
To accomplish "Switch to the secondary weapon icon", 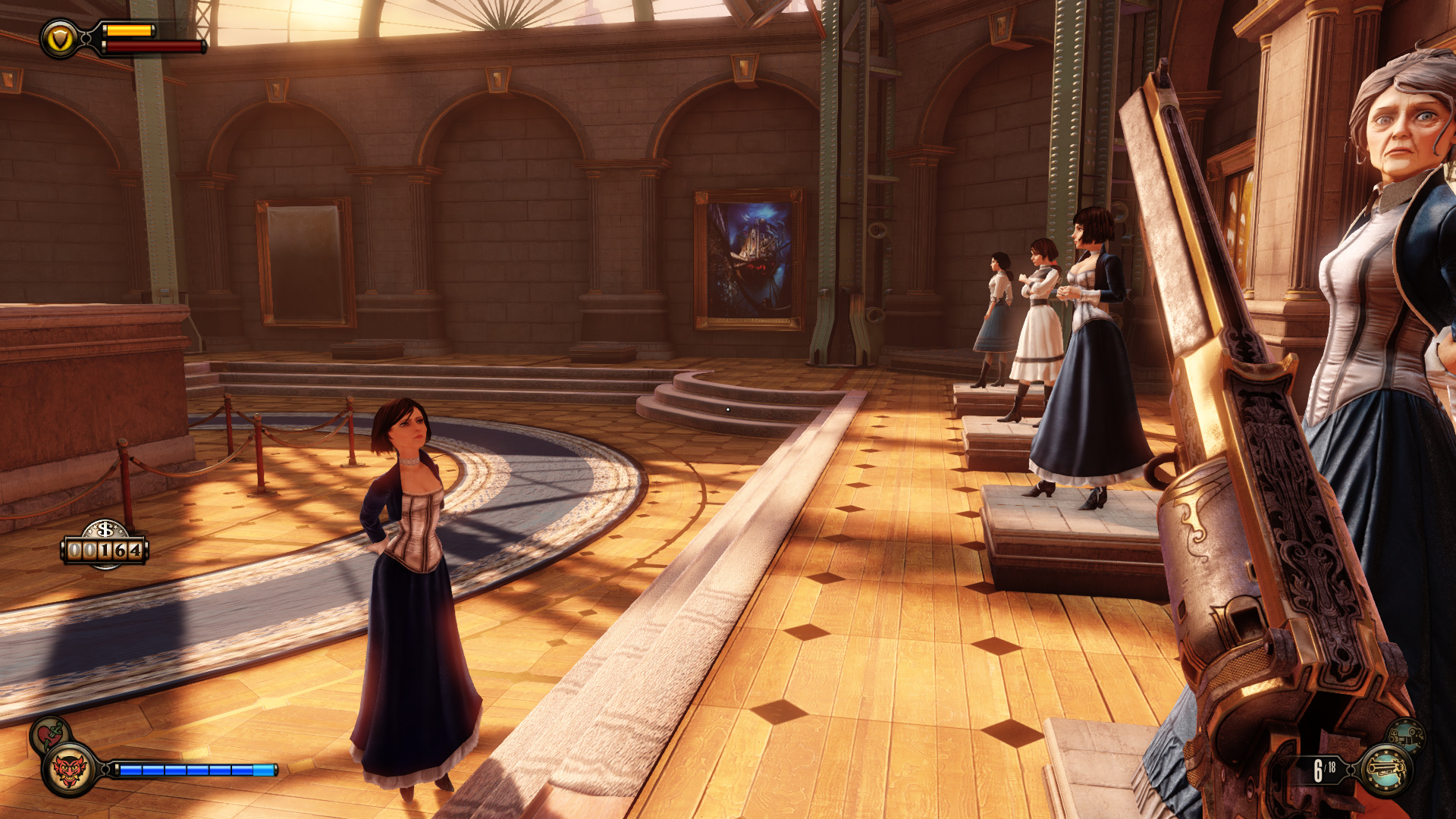I will (x=1405, y=736).
